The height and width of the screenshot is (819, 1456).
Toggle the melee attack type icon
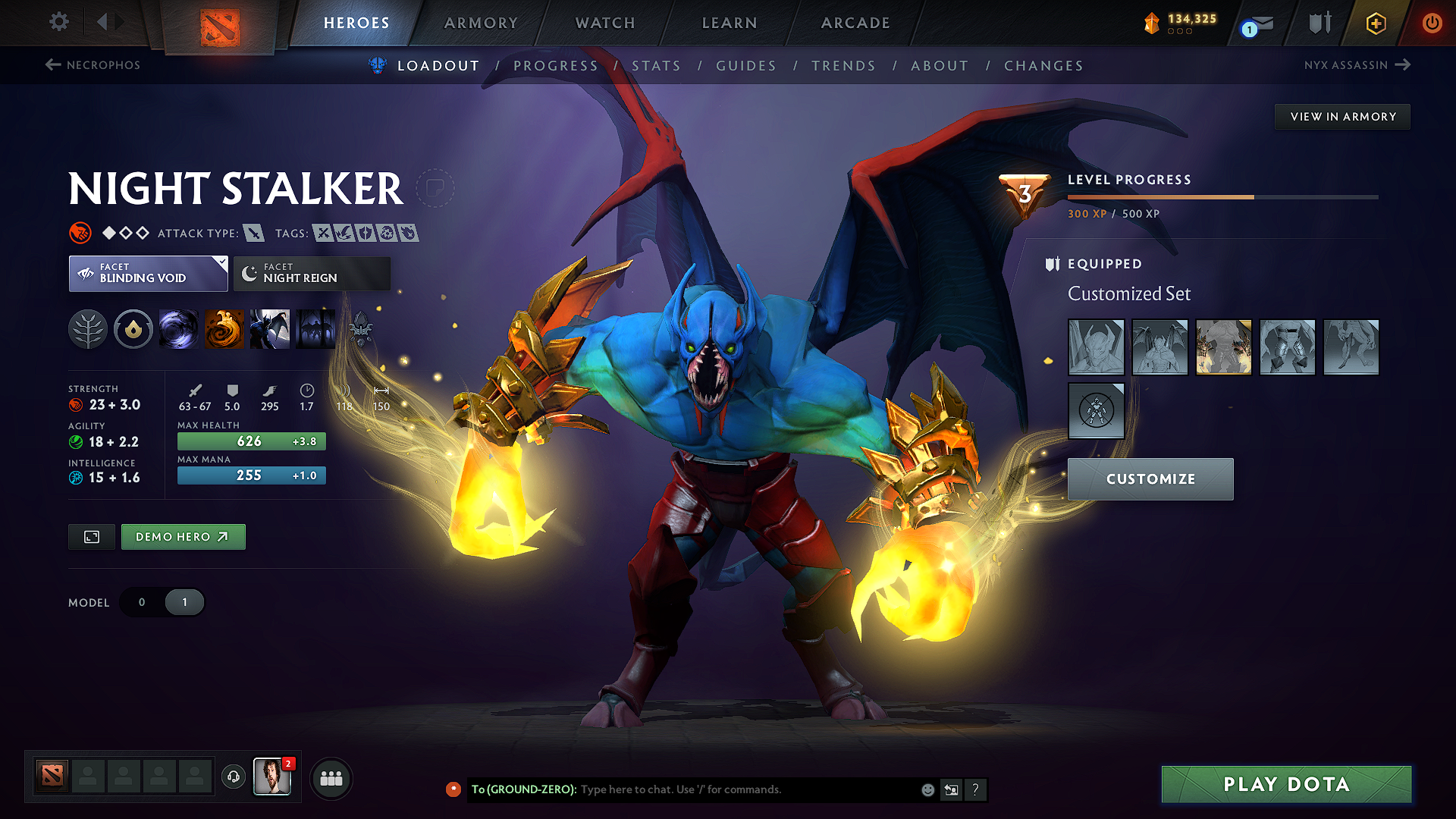coord(257,233)
